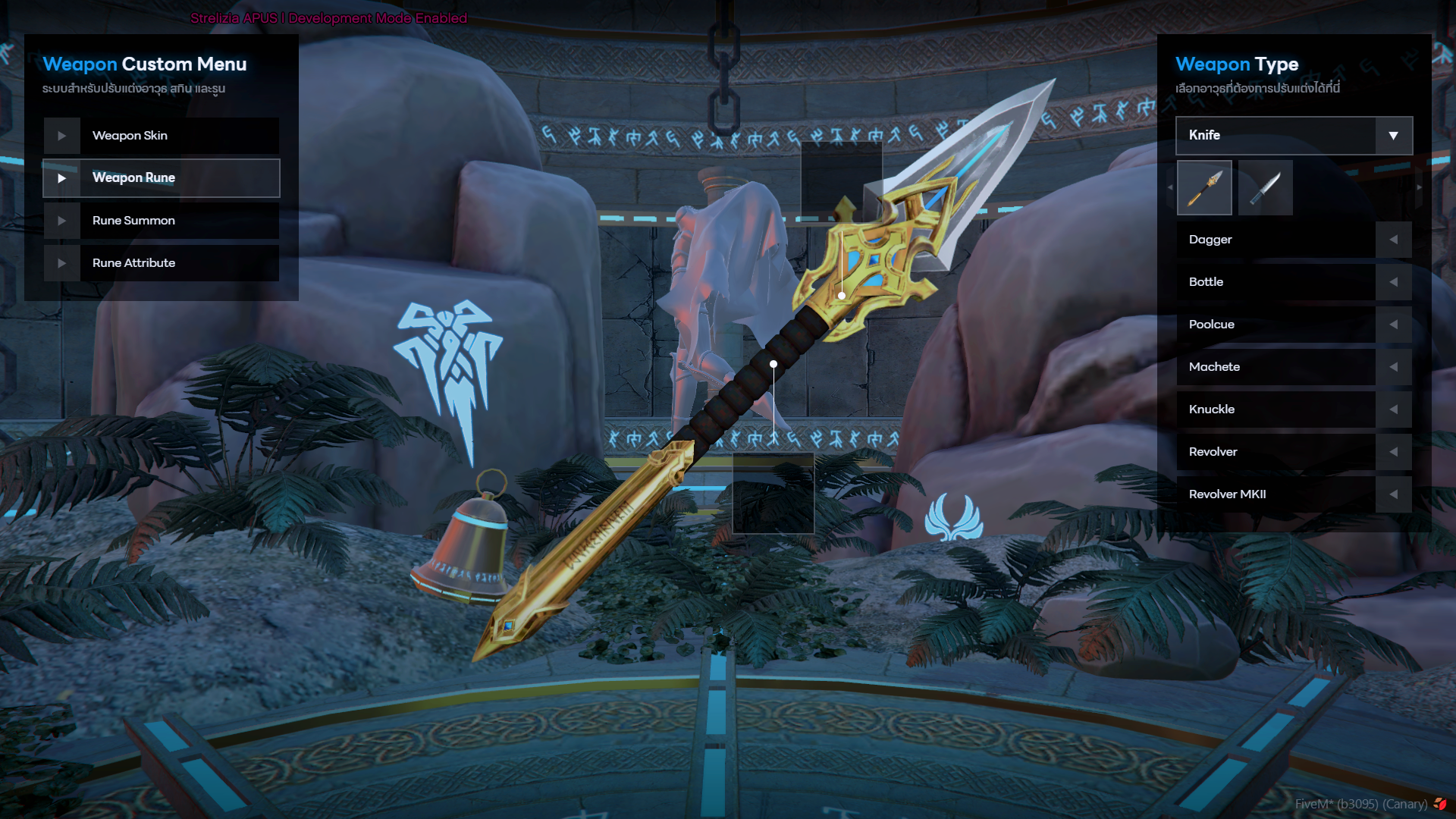Click the arrow icon beside Rune Attribute

pyautogui.click(x=62, y=262)
